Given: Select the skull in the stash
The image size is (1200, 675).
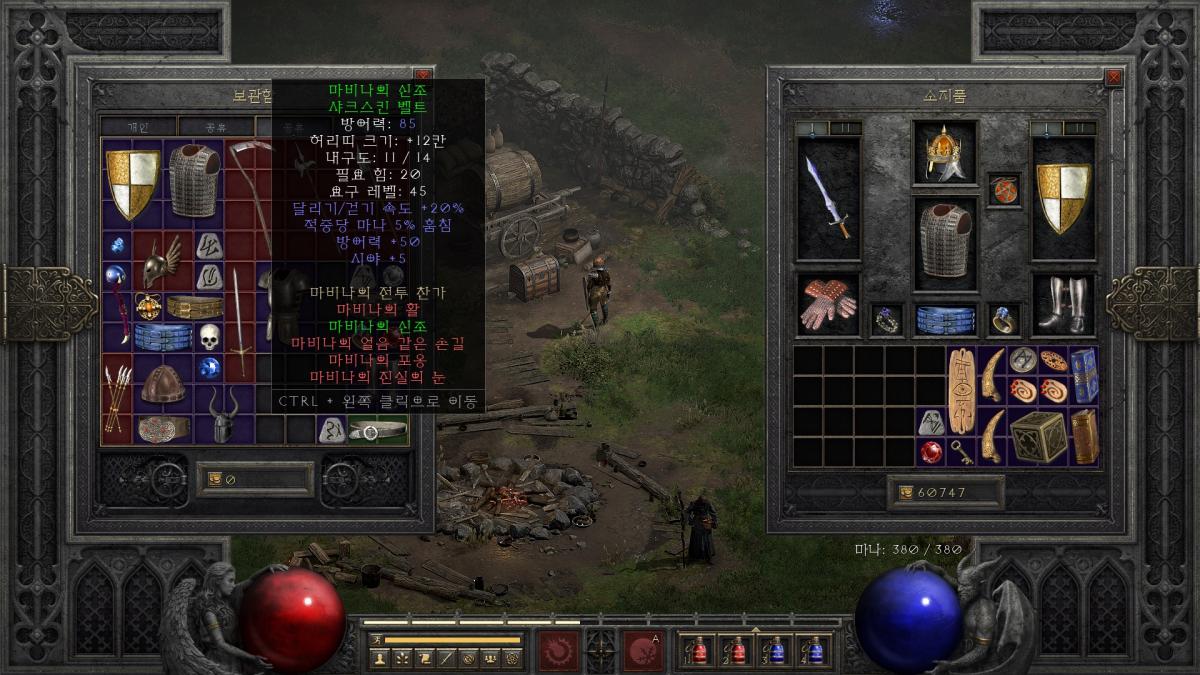Looking at the screenshot, I should (209, 337).
